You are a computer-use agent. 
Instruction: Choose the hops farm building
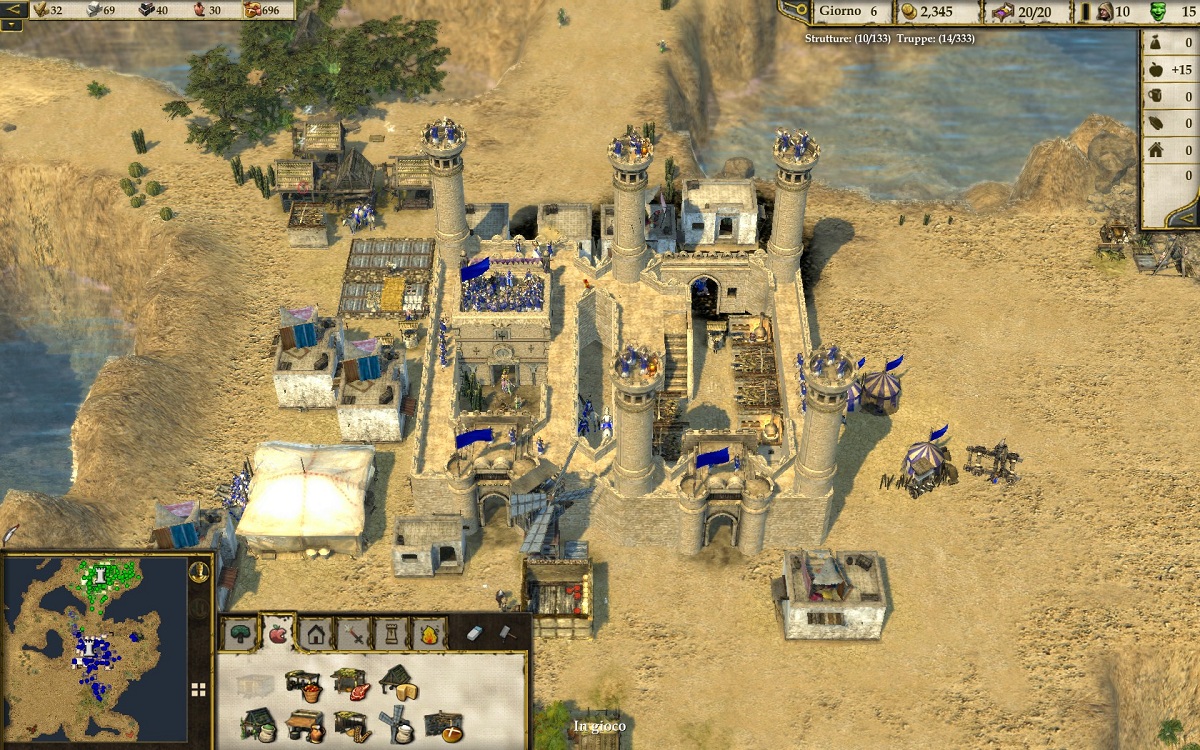(257, 725)
